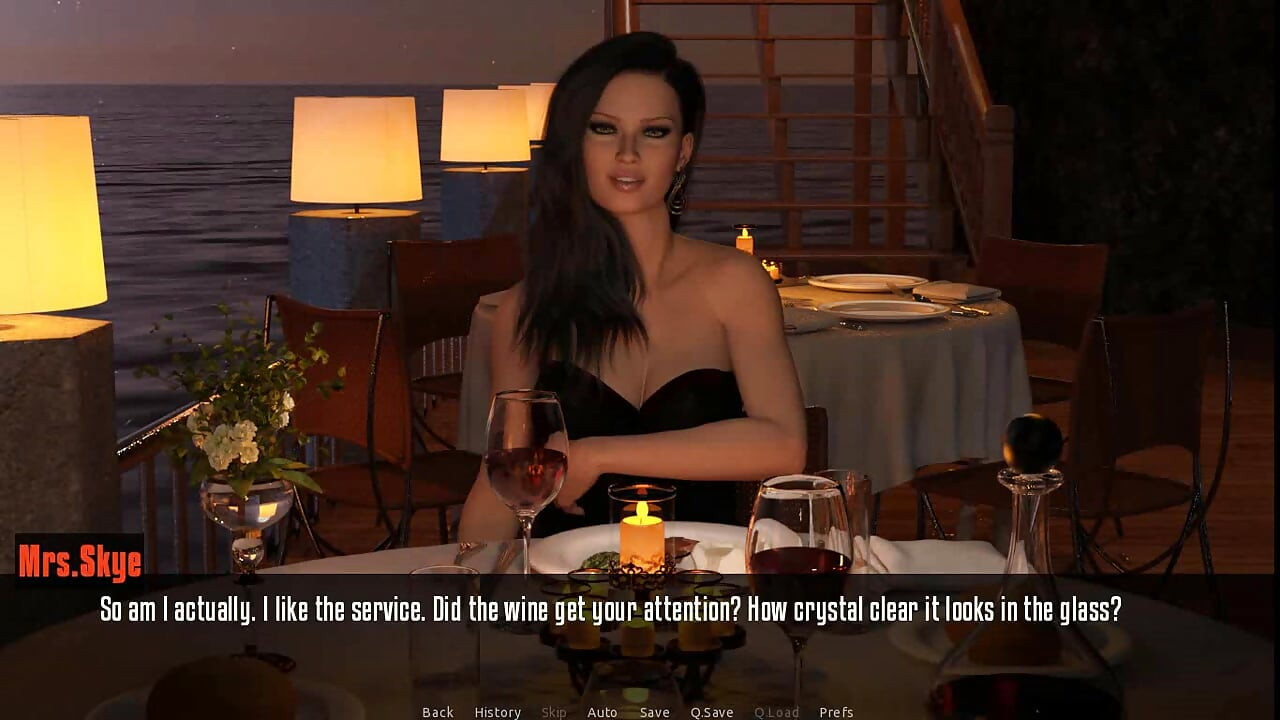Viewport: 1280px width, 720px height.
Task: Open the Save screen
Action: pyautogui.click(x=654, y=712)
